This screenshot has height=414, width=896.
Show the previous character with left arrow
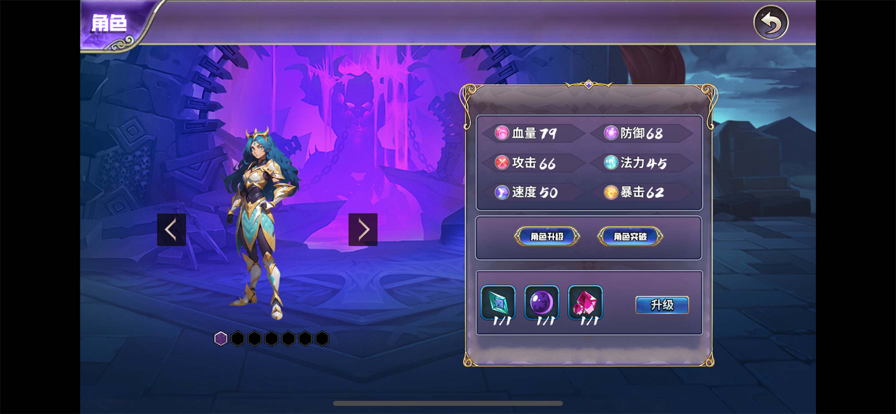point(171,230)
